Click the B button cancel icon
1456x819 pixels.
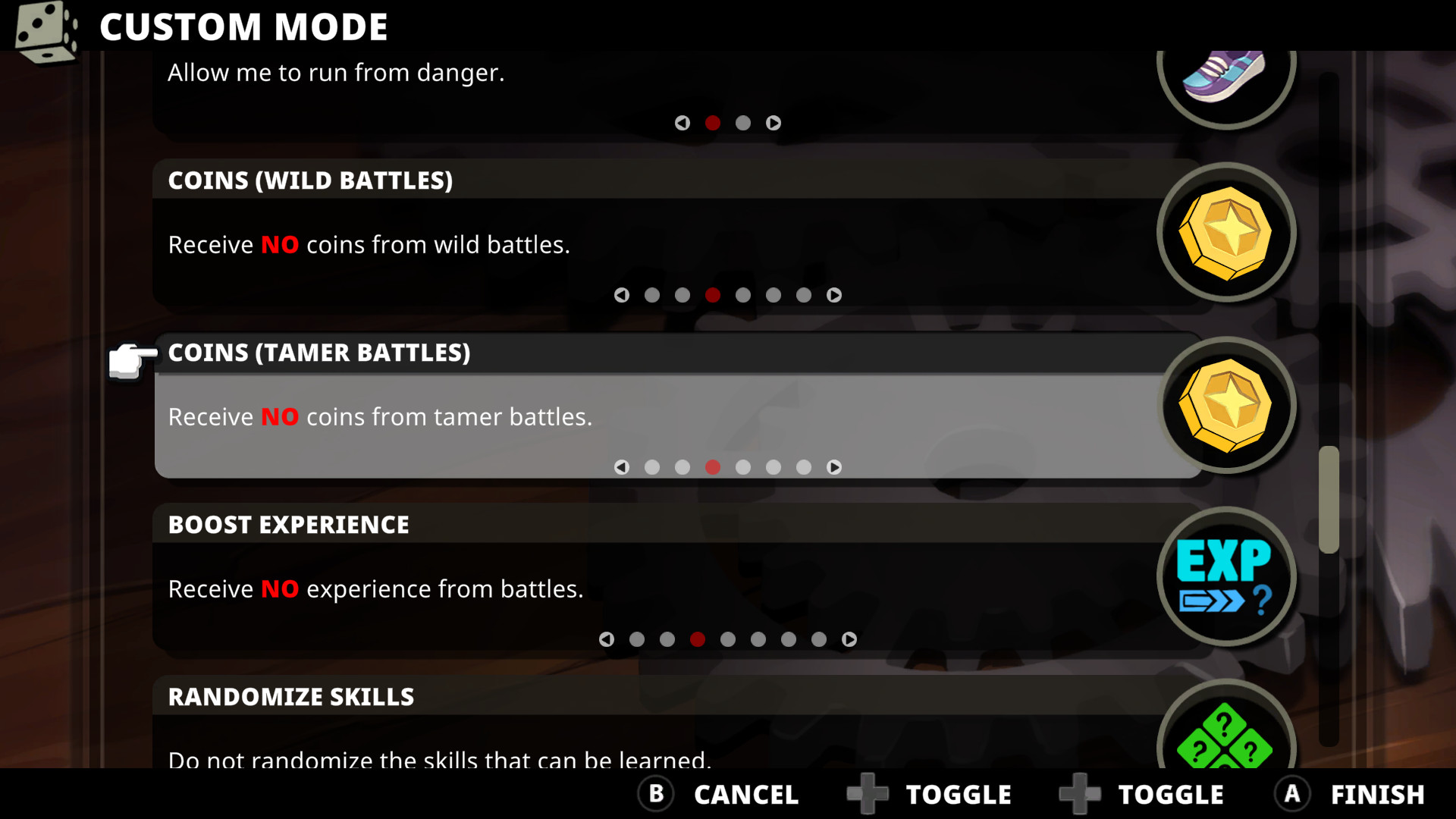point(655,794)
